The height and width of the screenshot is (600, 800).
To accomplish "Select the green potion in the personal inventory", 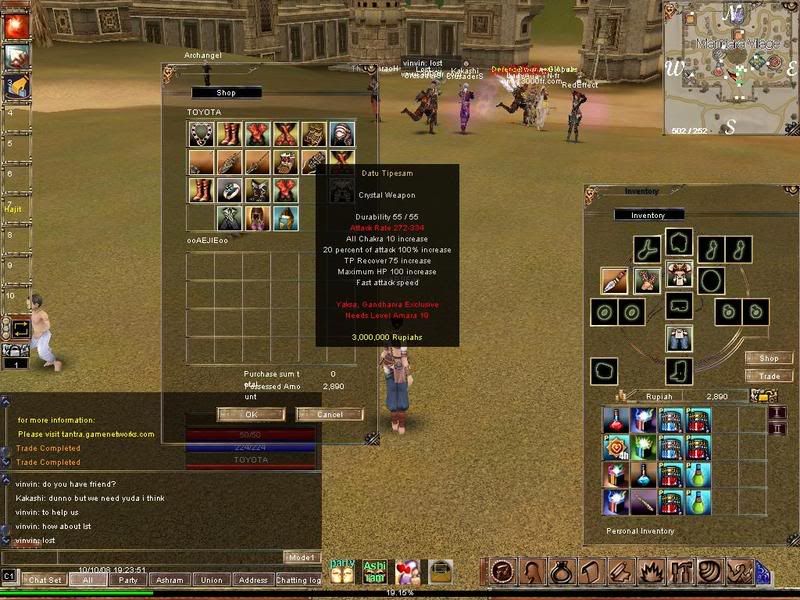I will click(x=699, y=474).
